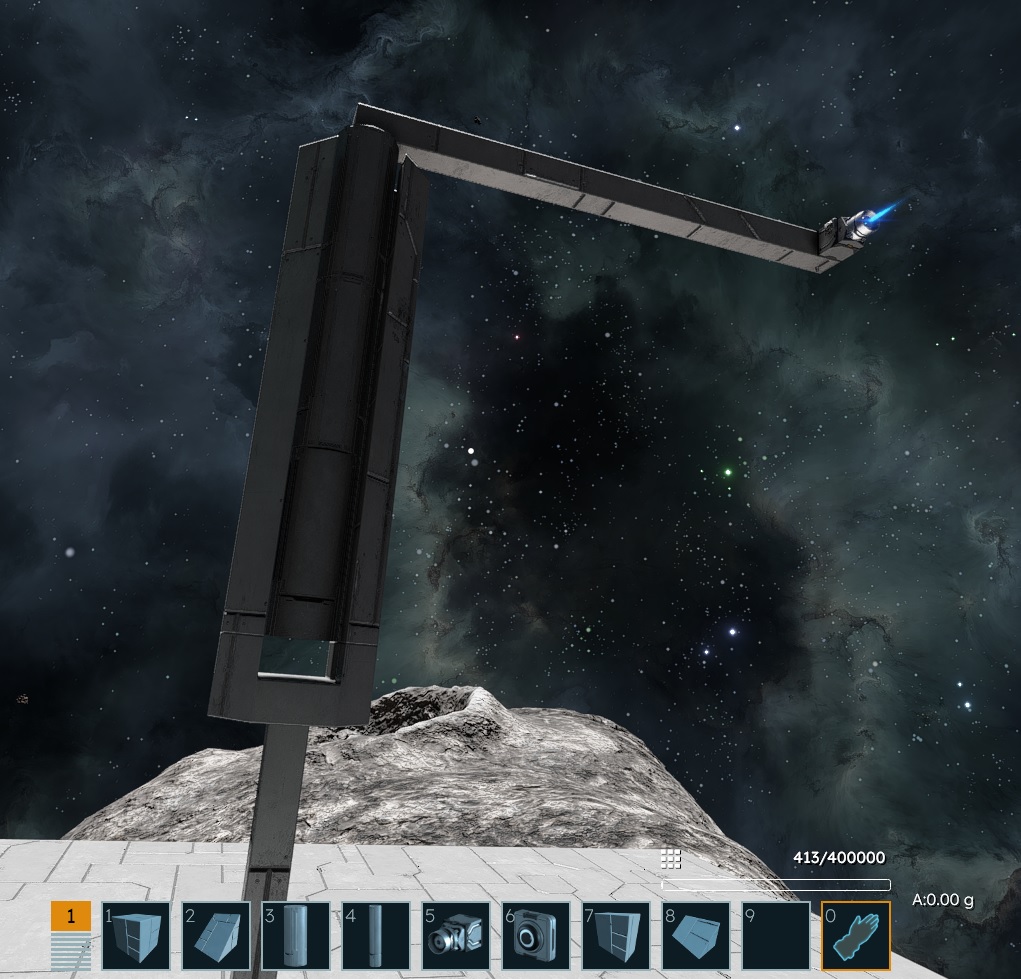Pick the flat angled block in slot 8

[x=696, y=936]
